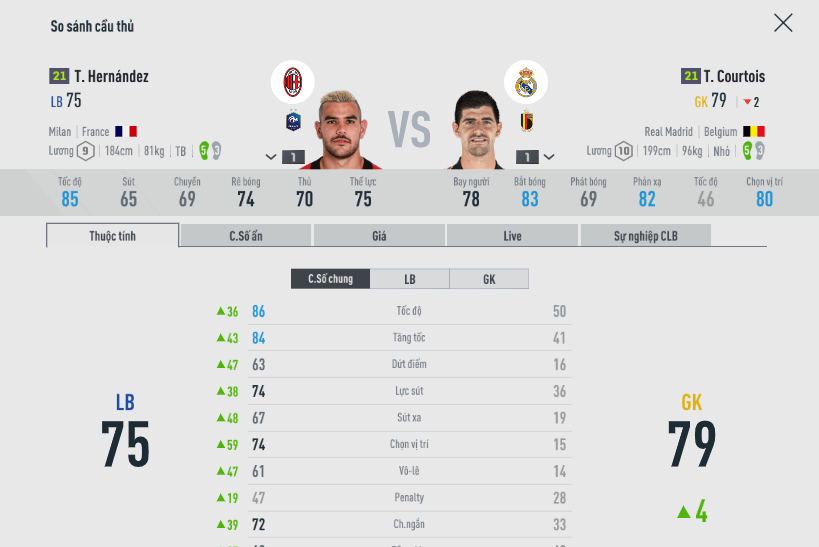Open the Sự nghiệp CLB tab
Image resolution: width=819 pixels, height=547 pixels.
(x=645, y=236)
